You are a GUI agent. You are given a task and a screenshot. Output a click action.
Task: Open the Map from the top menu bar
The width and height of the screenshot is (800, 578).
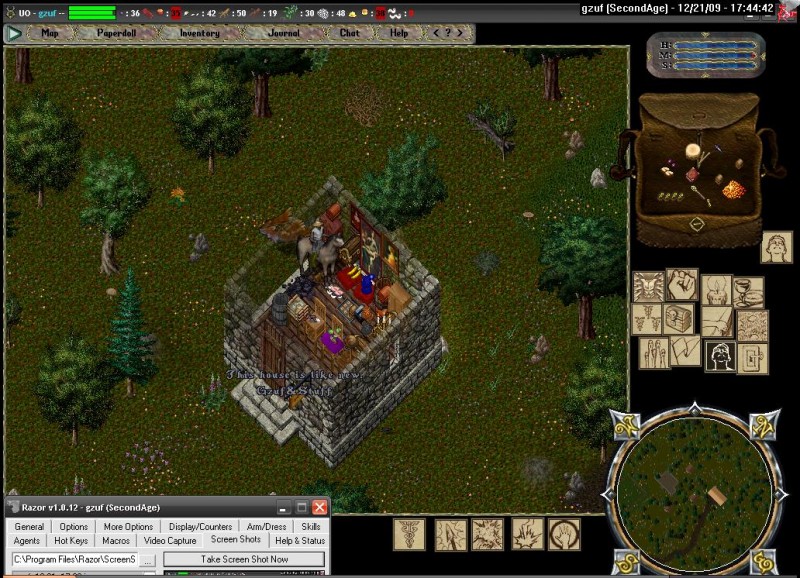49,33
